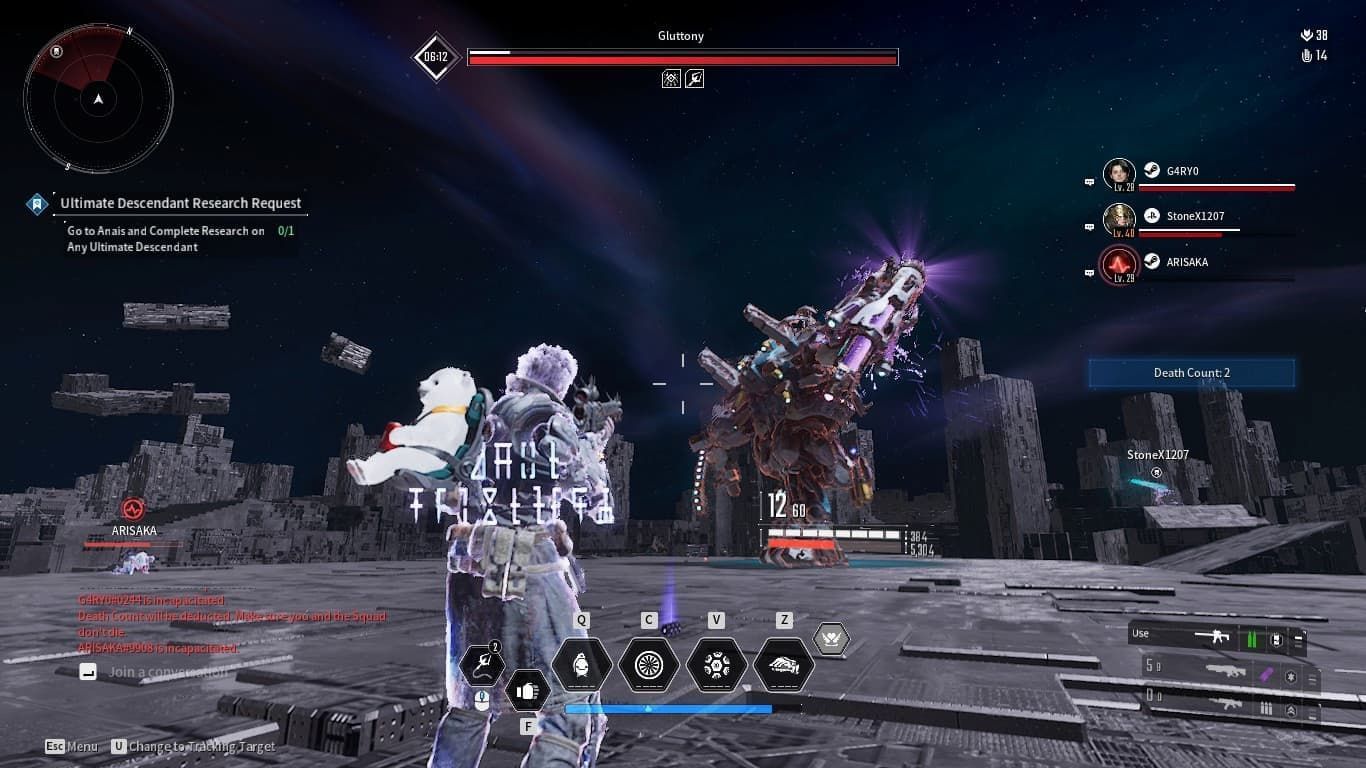Click ARISAKA's party member portrait

click(1118, 263)
